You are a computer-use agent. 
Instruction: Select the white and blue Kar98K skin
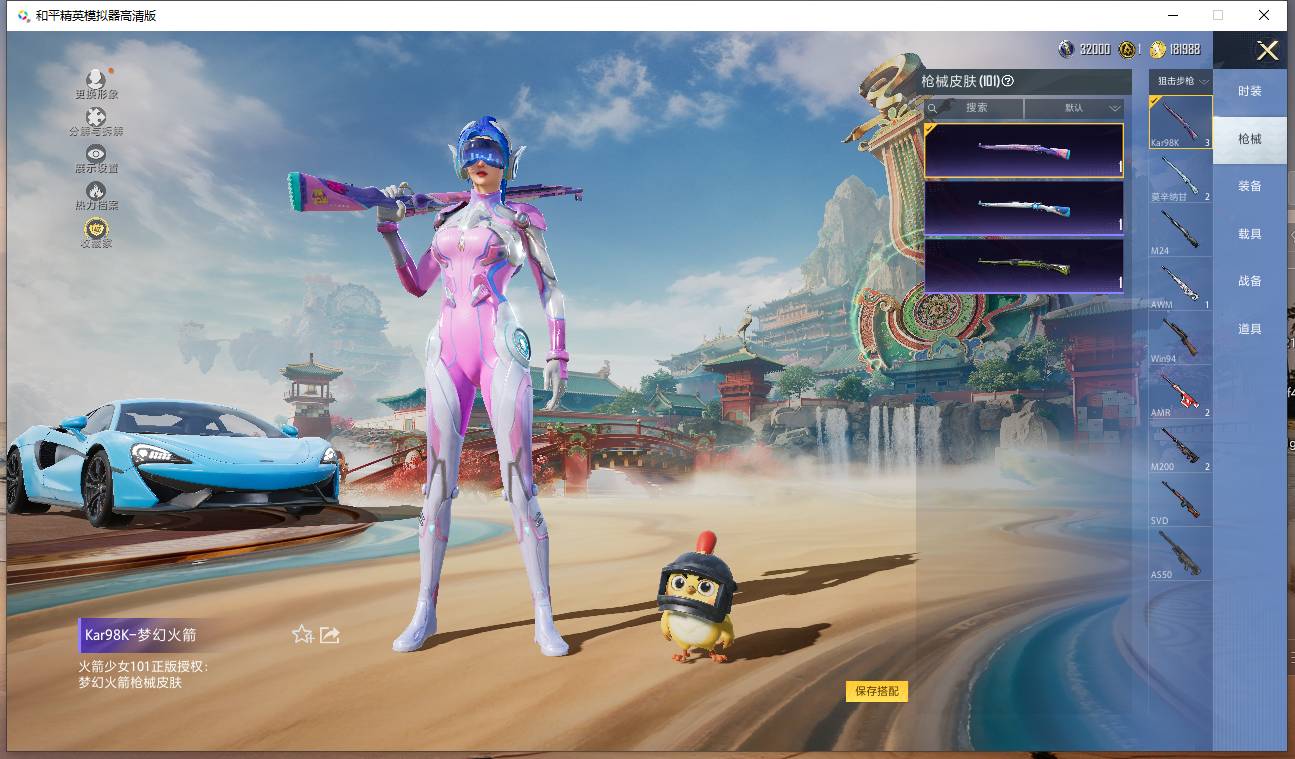click(1023, 208)
